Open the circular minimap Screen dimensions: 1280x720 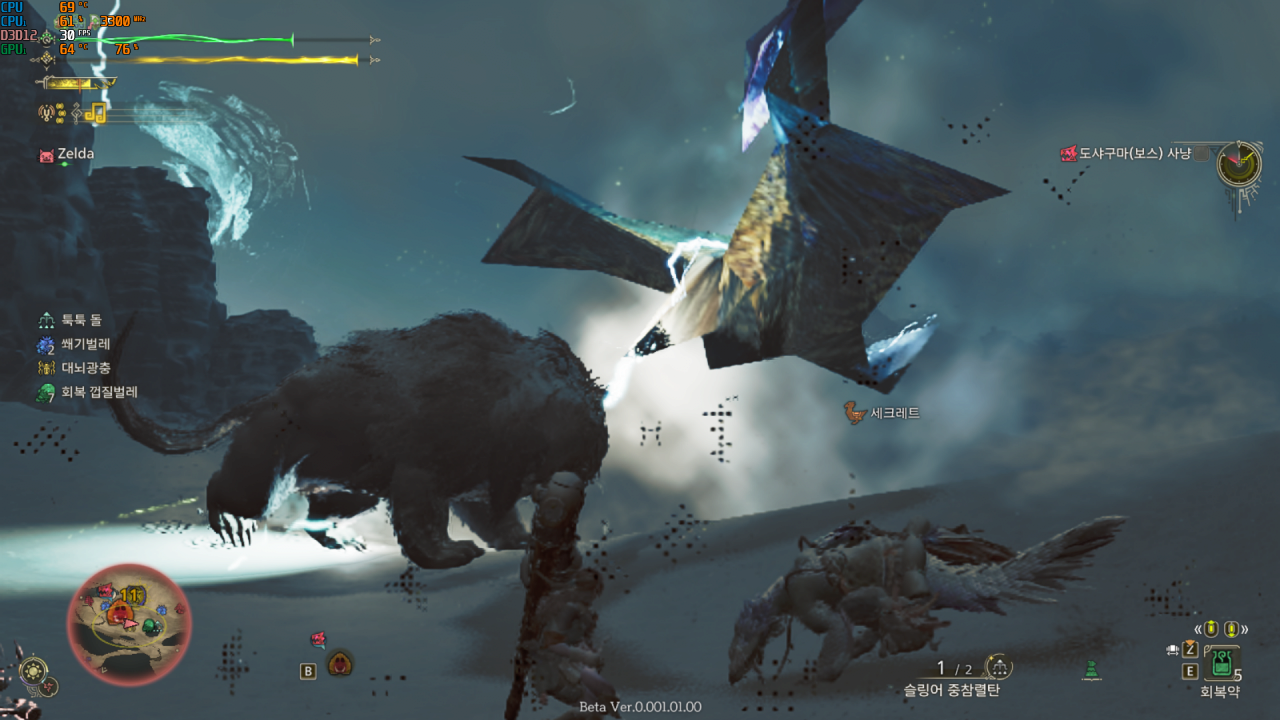pyautogui.click(x=127, y=624)
